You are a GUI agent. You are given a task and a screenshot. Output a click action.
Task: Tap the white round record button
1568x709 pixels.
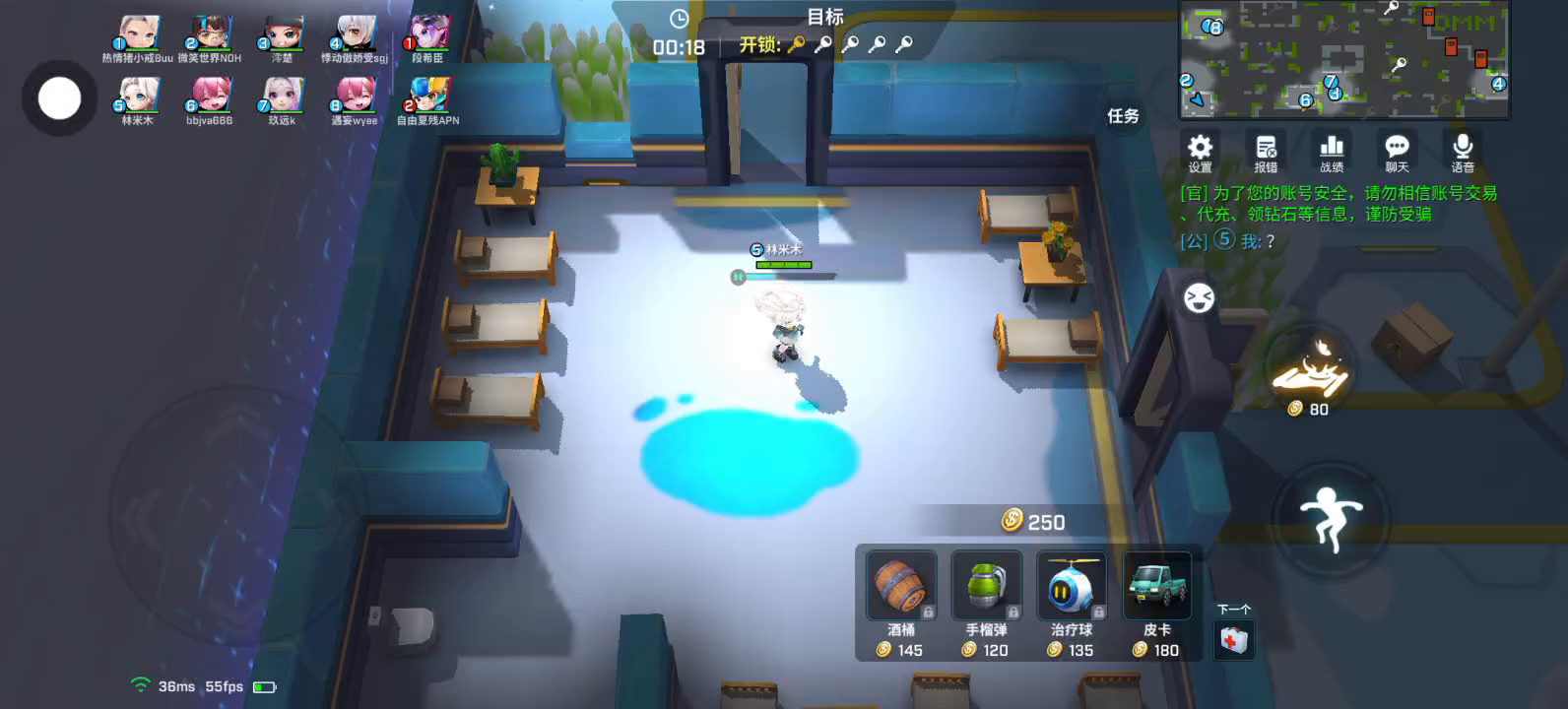59,98
